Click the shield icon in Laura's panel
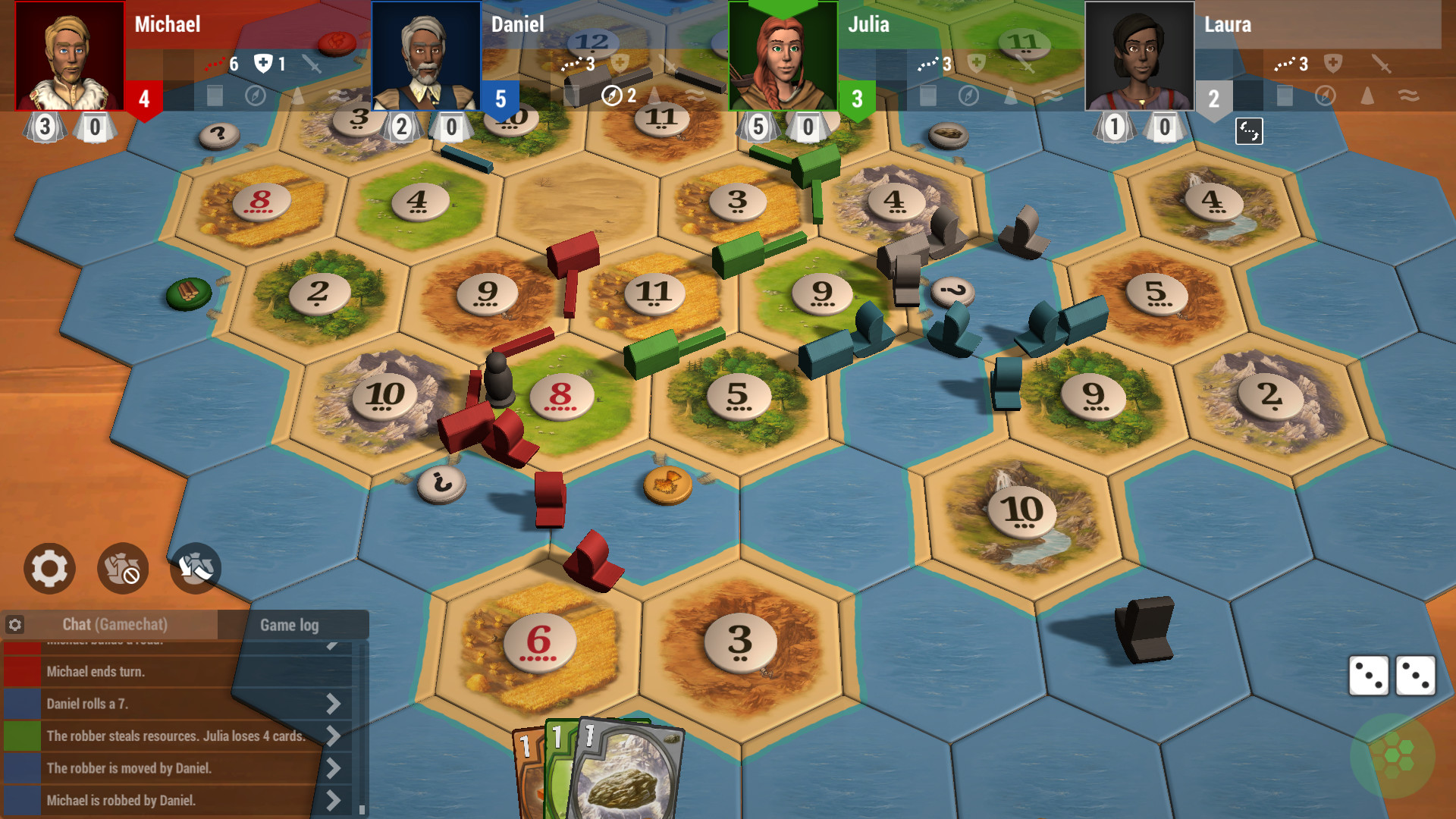This screenshot has height=819, width=1456. 1333,63
